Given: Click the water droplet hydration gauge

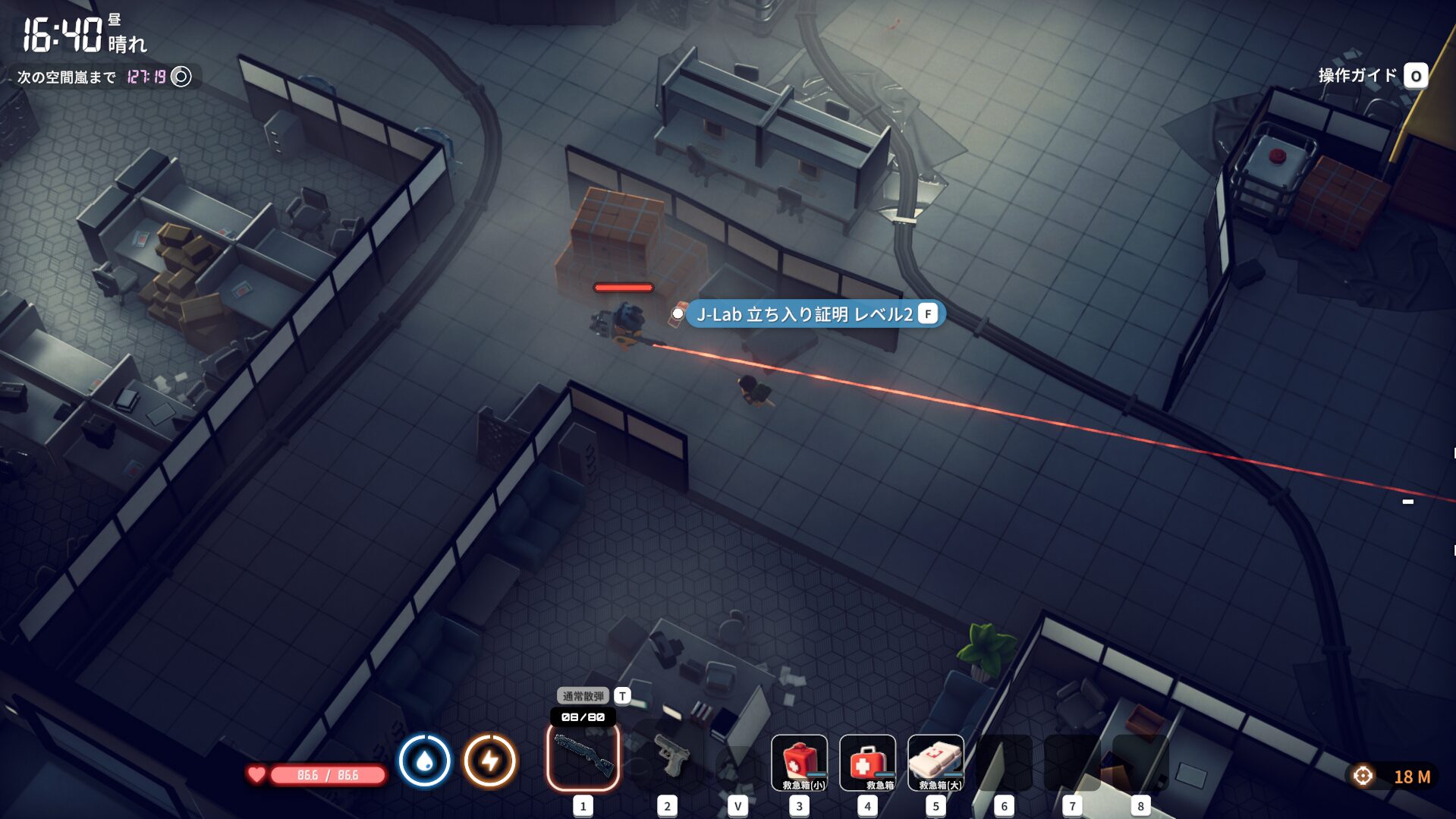Looking at the screenshot, I should tap(424, 761).
